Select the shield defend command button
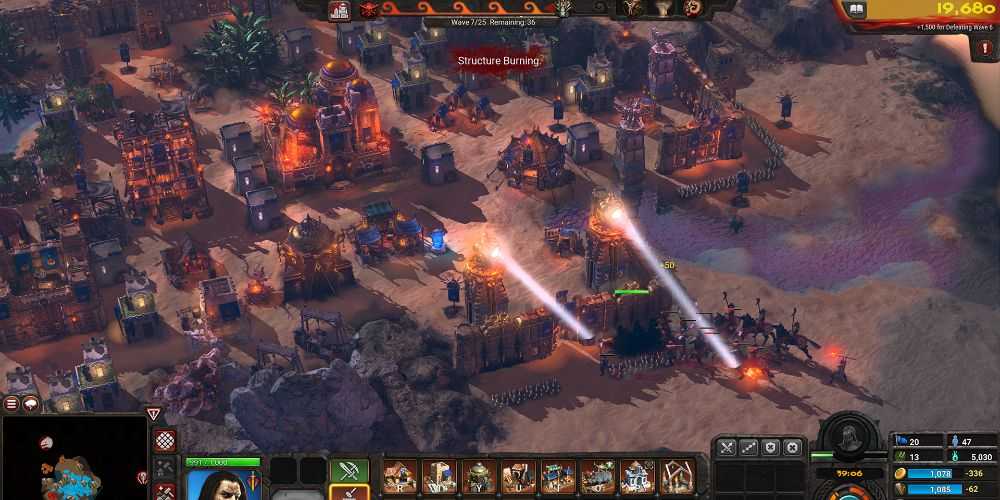 tap(770, 447)
